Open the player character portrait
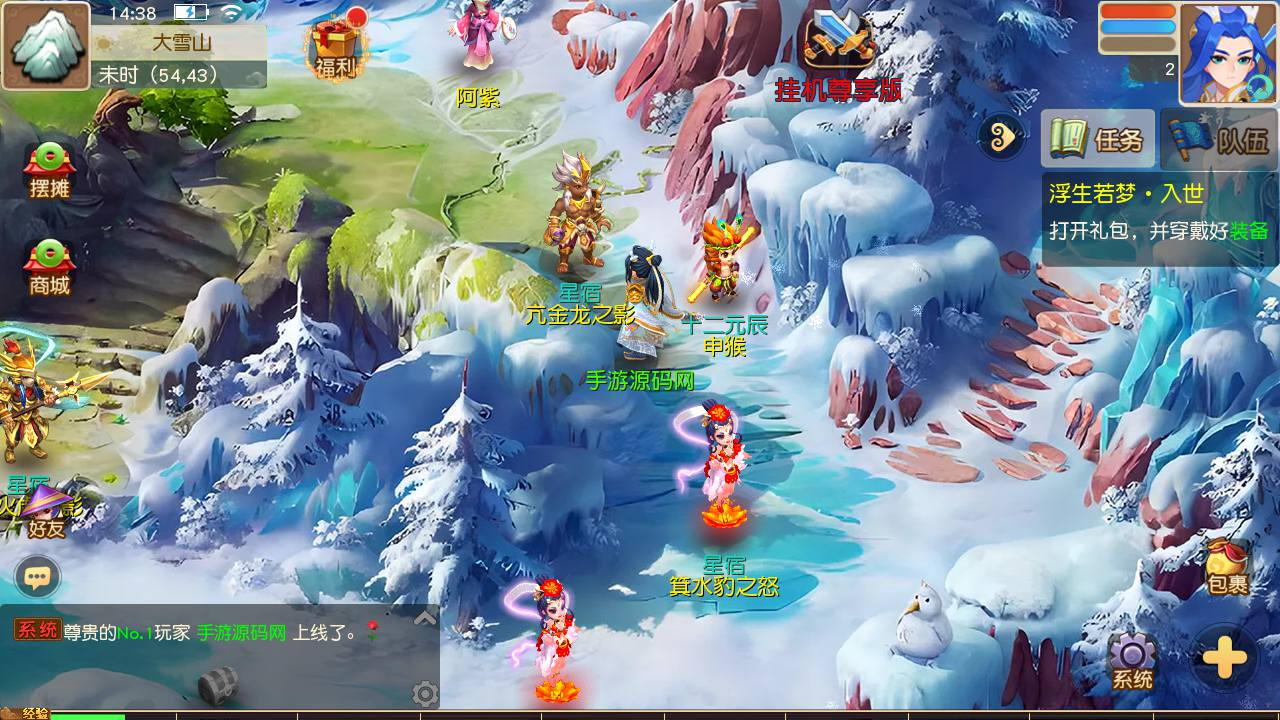The width and height of the screenshot is (1280, 720). [1228, 52]
